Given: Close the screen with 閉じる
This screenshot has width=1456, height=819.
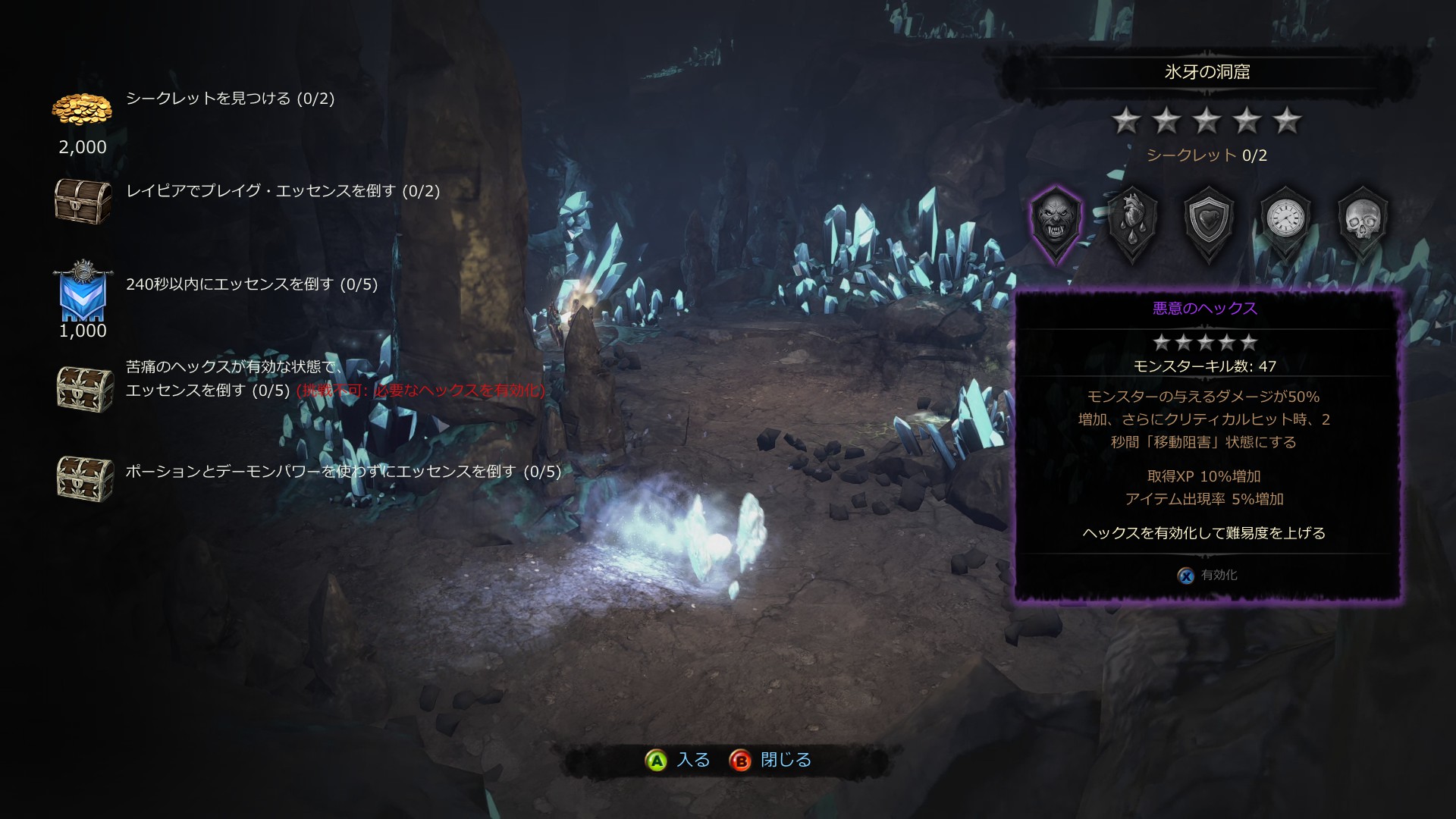Looking at the screenshot, I should click(770, 760).
